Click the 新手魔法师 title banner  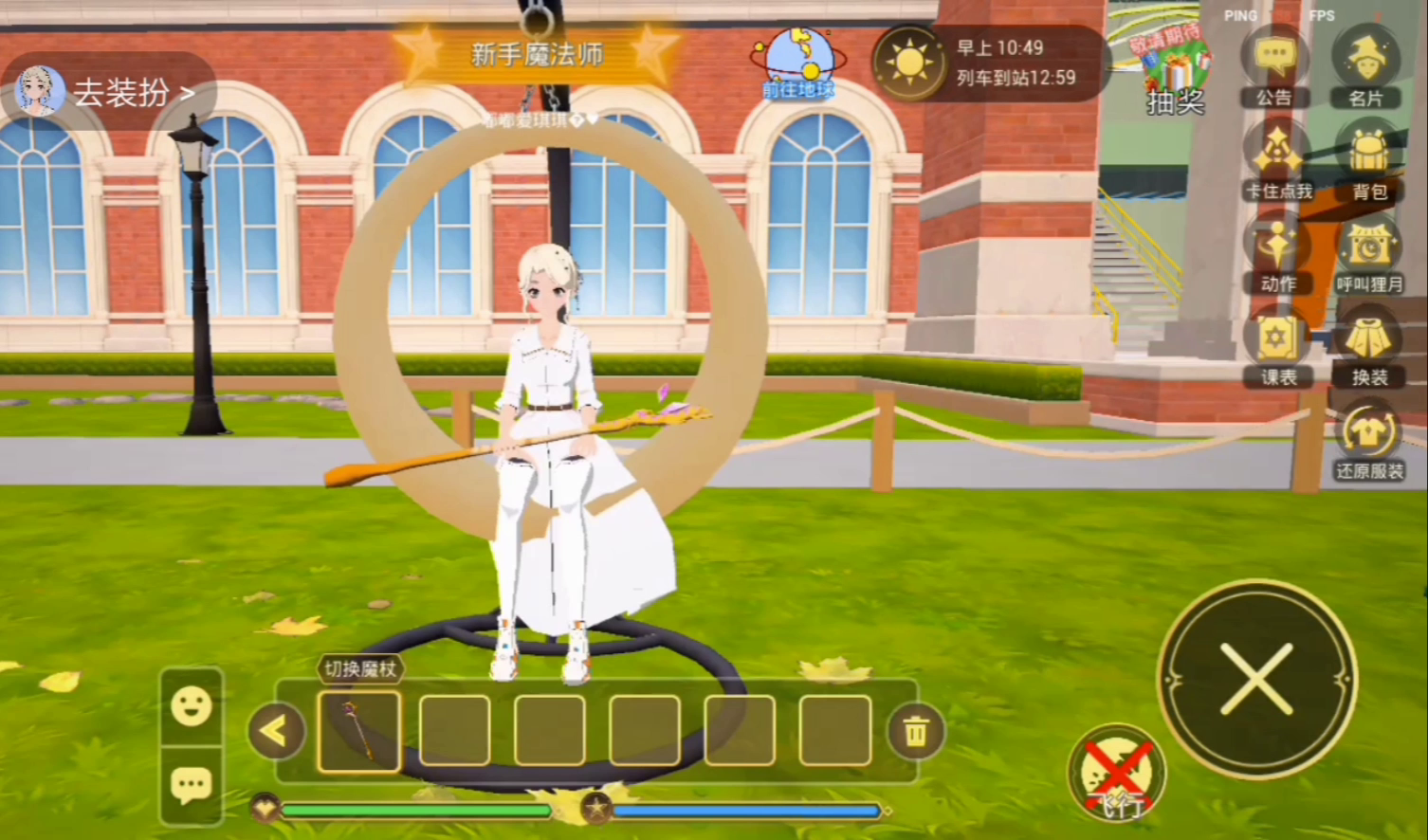point(537,55)
